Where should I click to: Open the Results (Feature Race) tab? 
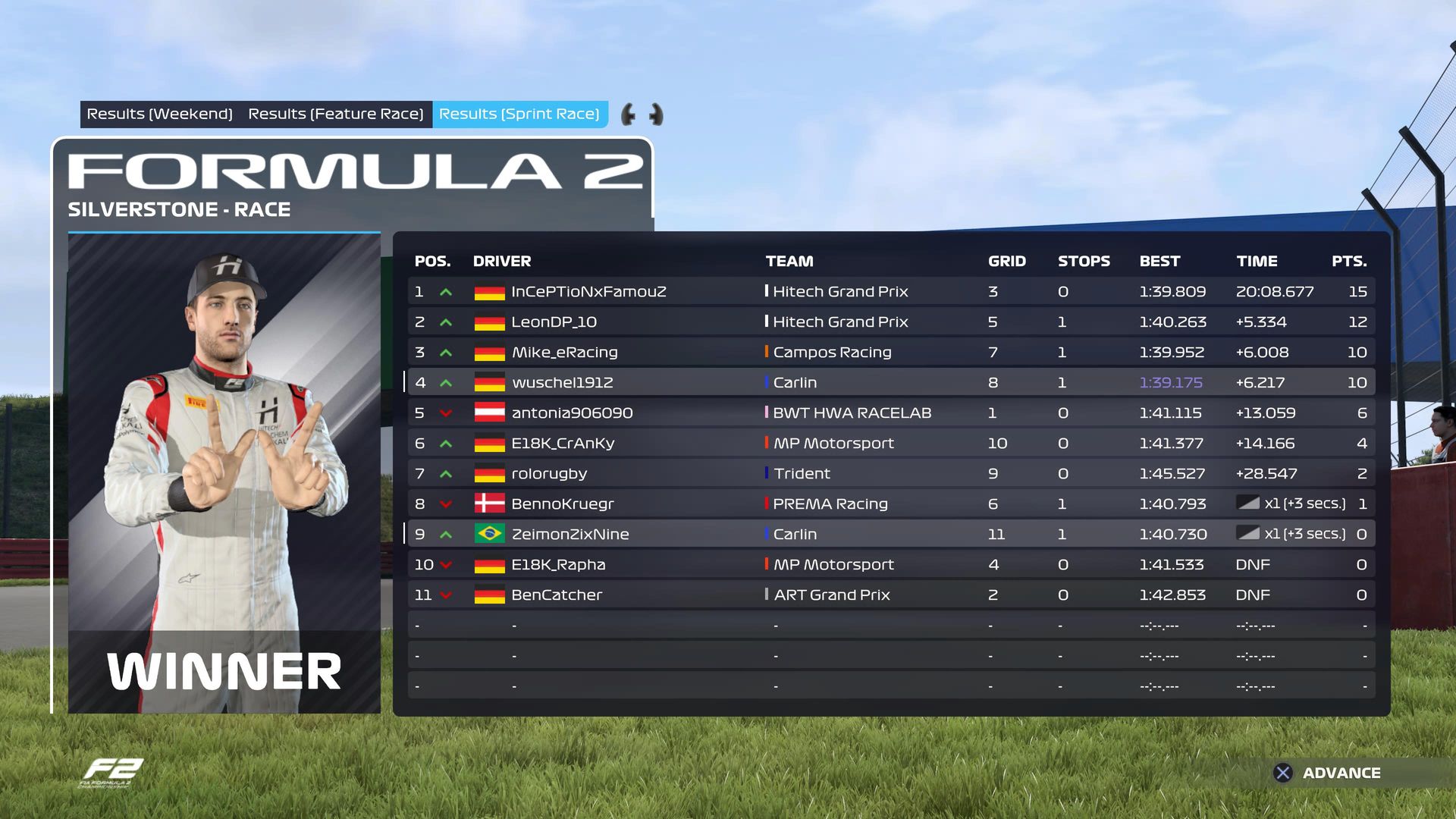pos(335,114)
